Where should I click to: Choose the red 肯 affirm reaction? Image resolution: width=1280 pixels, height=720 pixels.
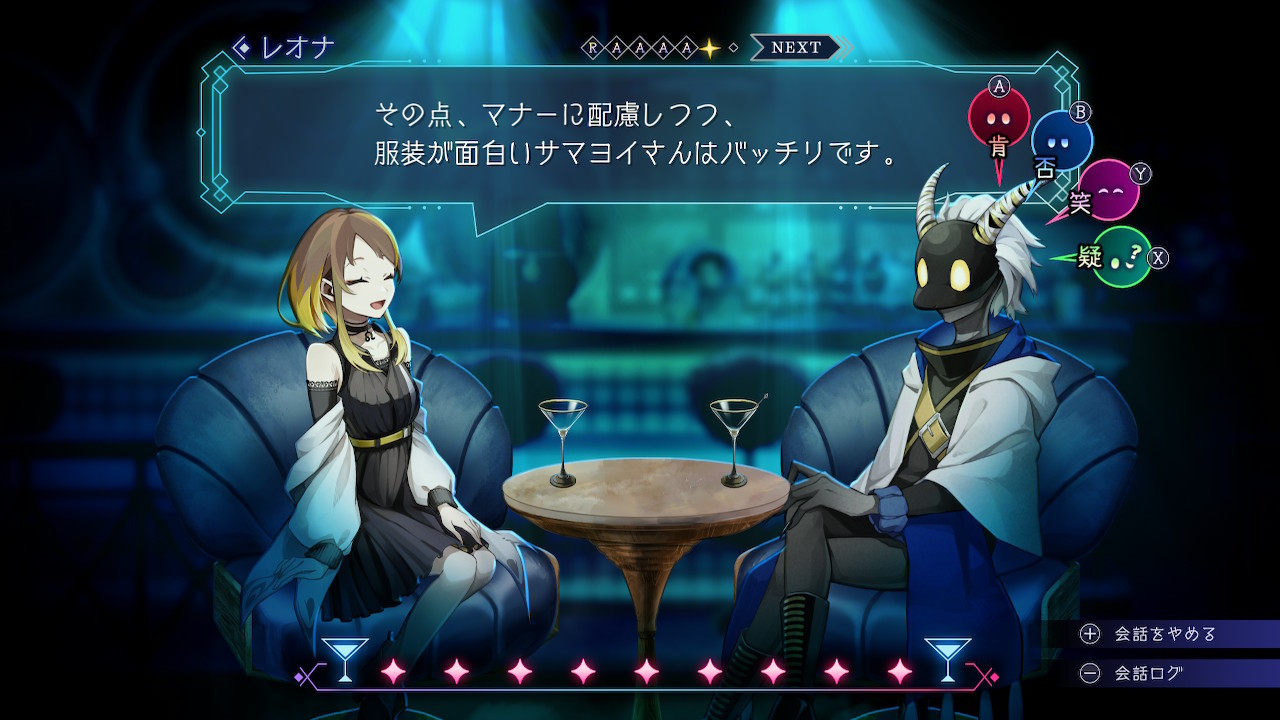(x=998, y=117)
